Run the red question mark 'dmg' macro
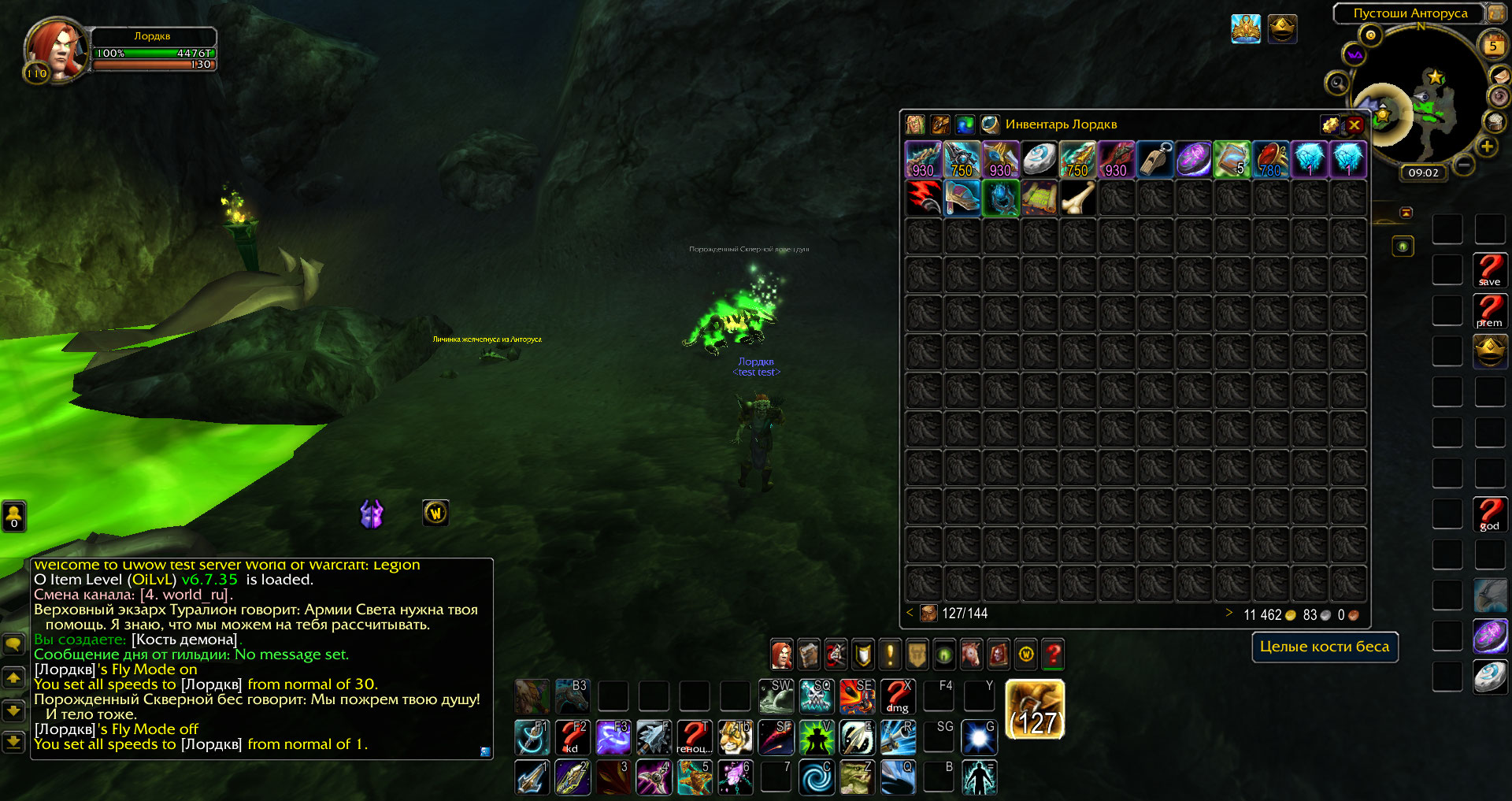 [897, 696]
